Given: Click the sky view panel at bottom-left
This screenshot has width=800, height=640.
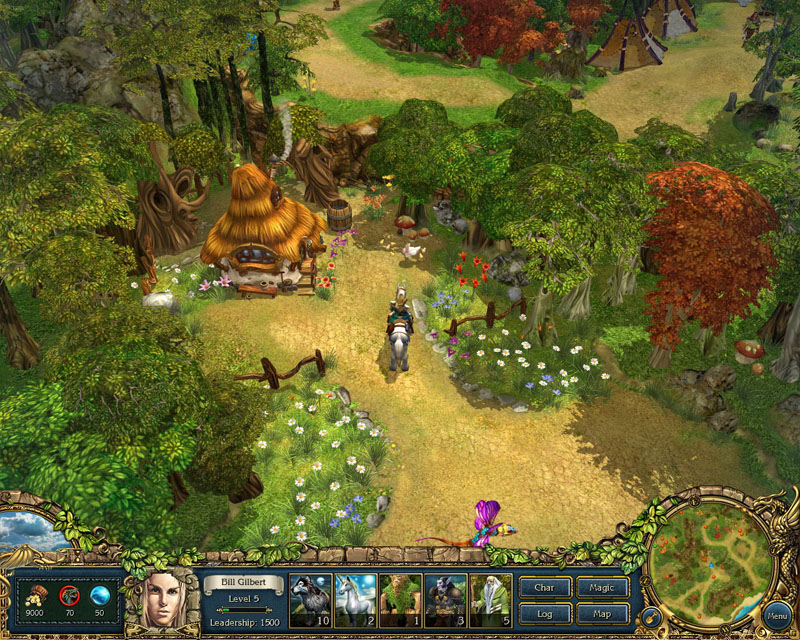Looking at the screenshot, I should pyautogui.click(x=30, y=532).
